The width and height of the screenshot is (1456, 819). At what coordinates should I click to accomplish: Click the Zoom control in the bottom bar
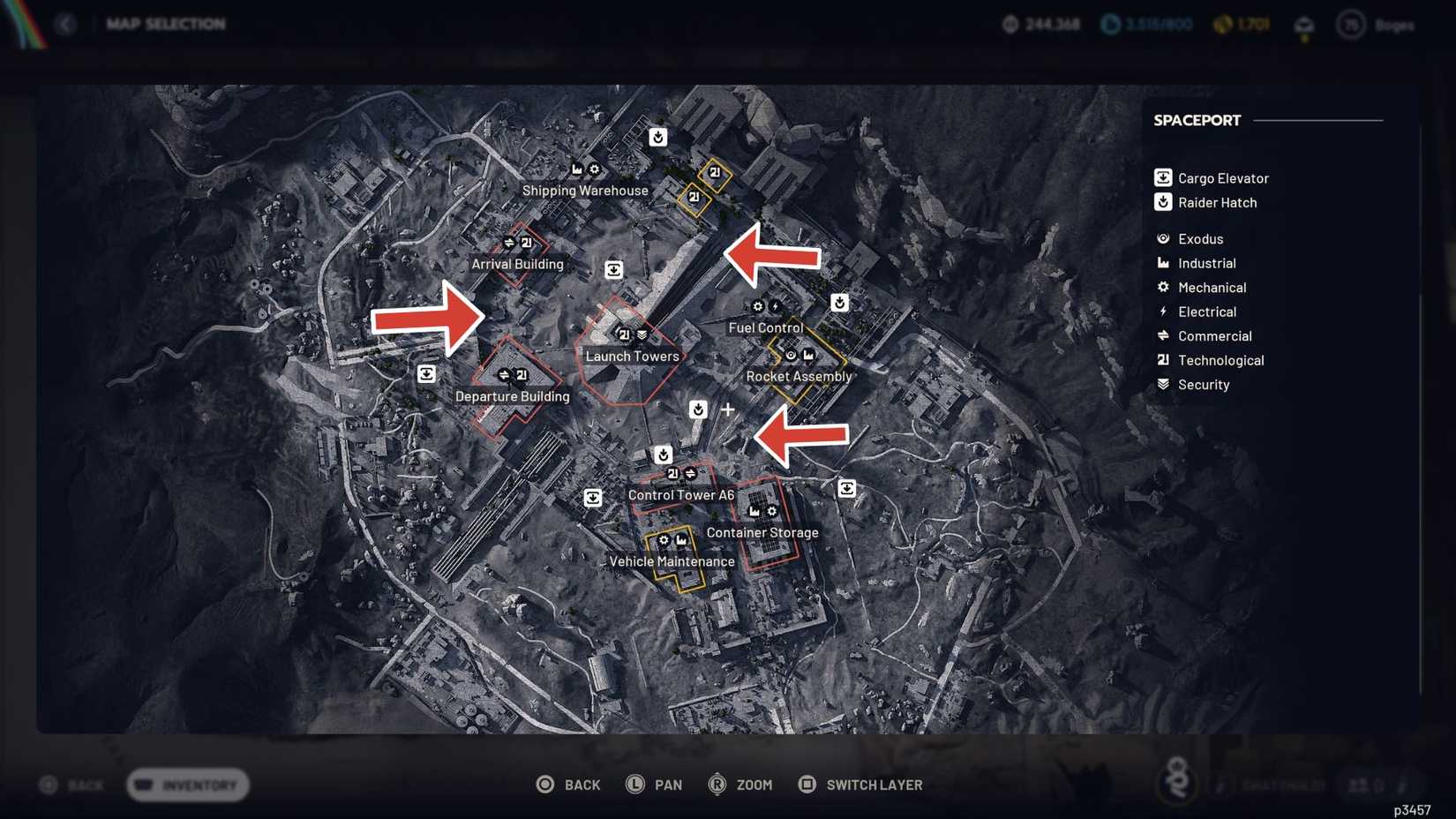tap(739, 784)
